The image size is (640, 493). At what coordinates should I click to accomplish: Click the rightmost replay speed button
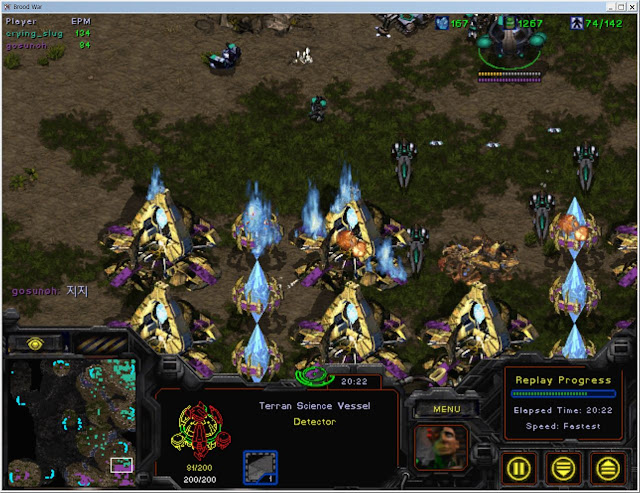click(607, 466)
